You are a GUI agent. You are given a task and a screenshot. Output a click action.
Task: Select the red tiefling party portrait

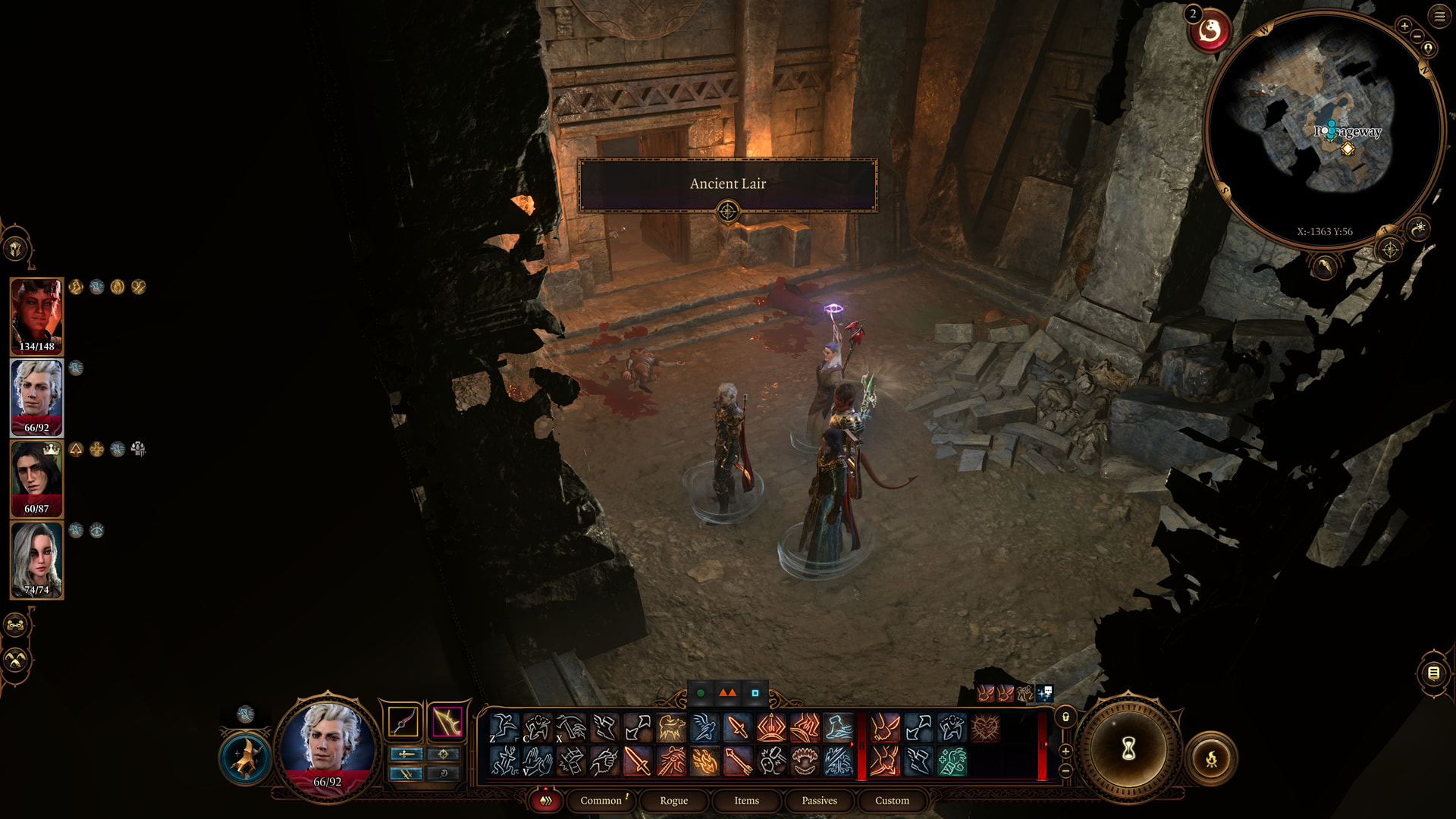(x=36, y=315)
